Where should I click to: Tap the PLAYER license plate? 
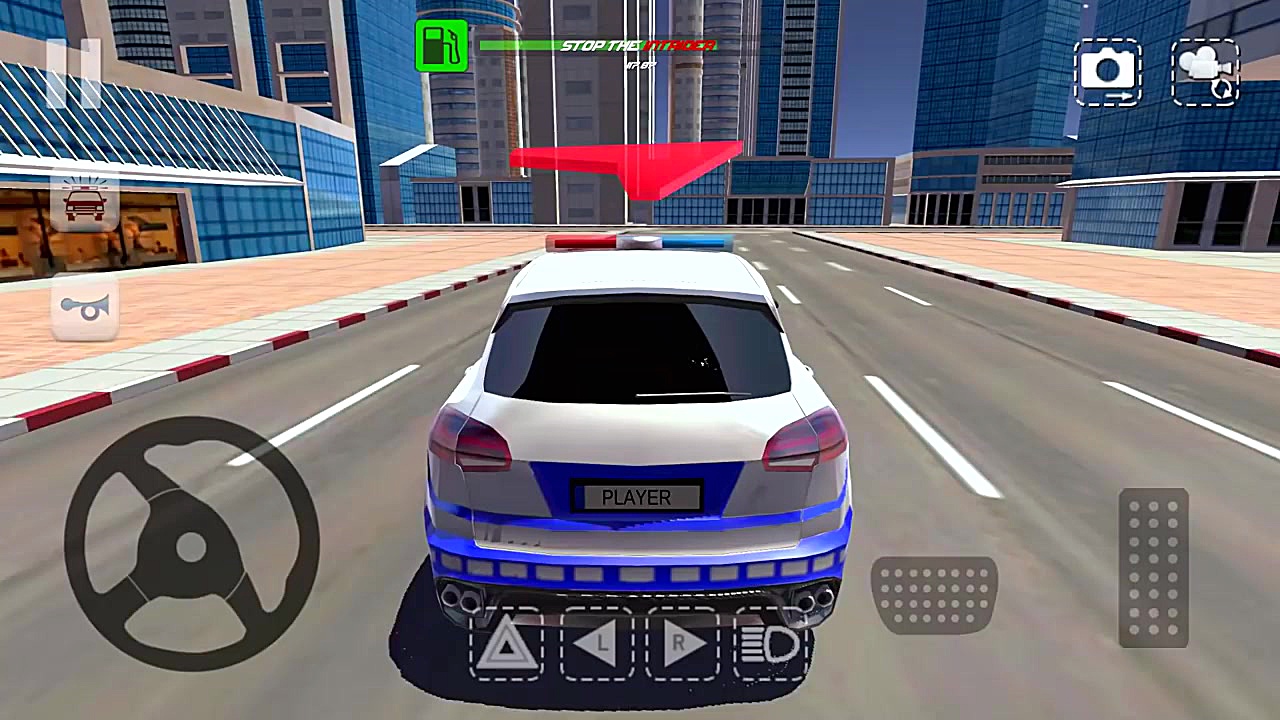pos(637,497)
